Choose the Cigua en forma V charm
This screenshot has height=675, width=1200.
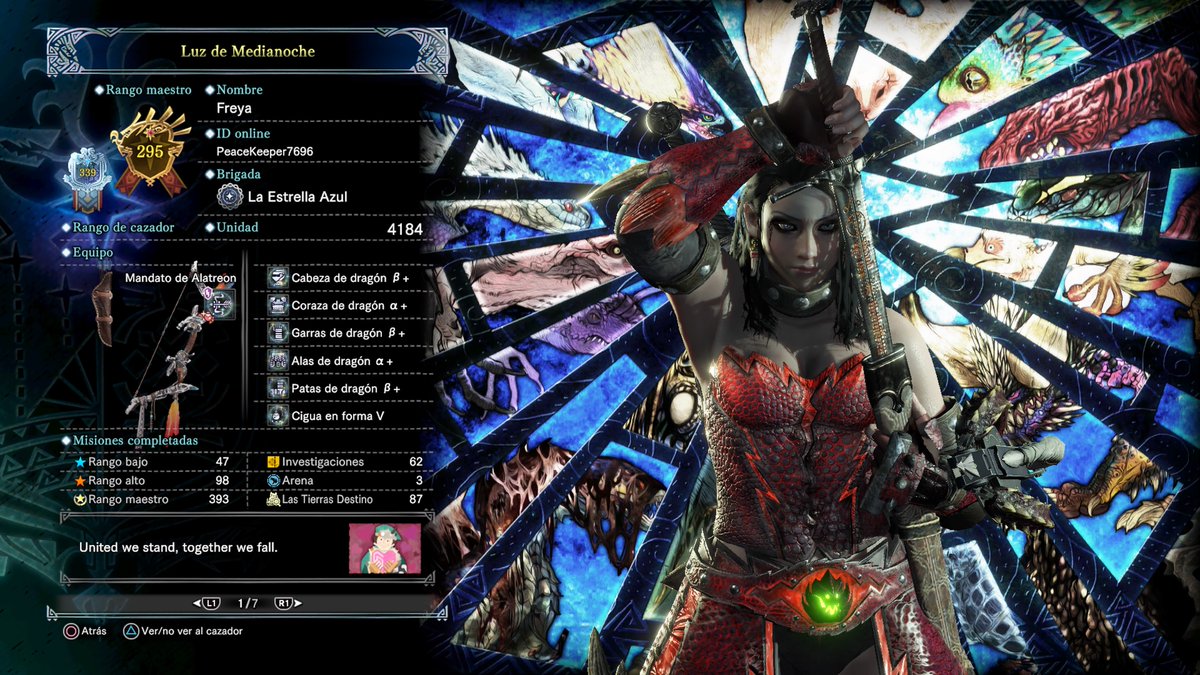coord(338,414)
